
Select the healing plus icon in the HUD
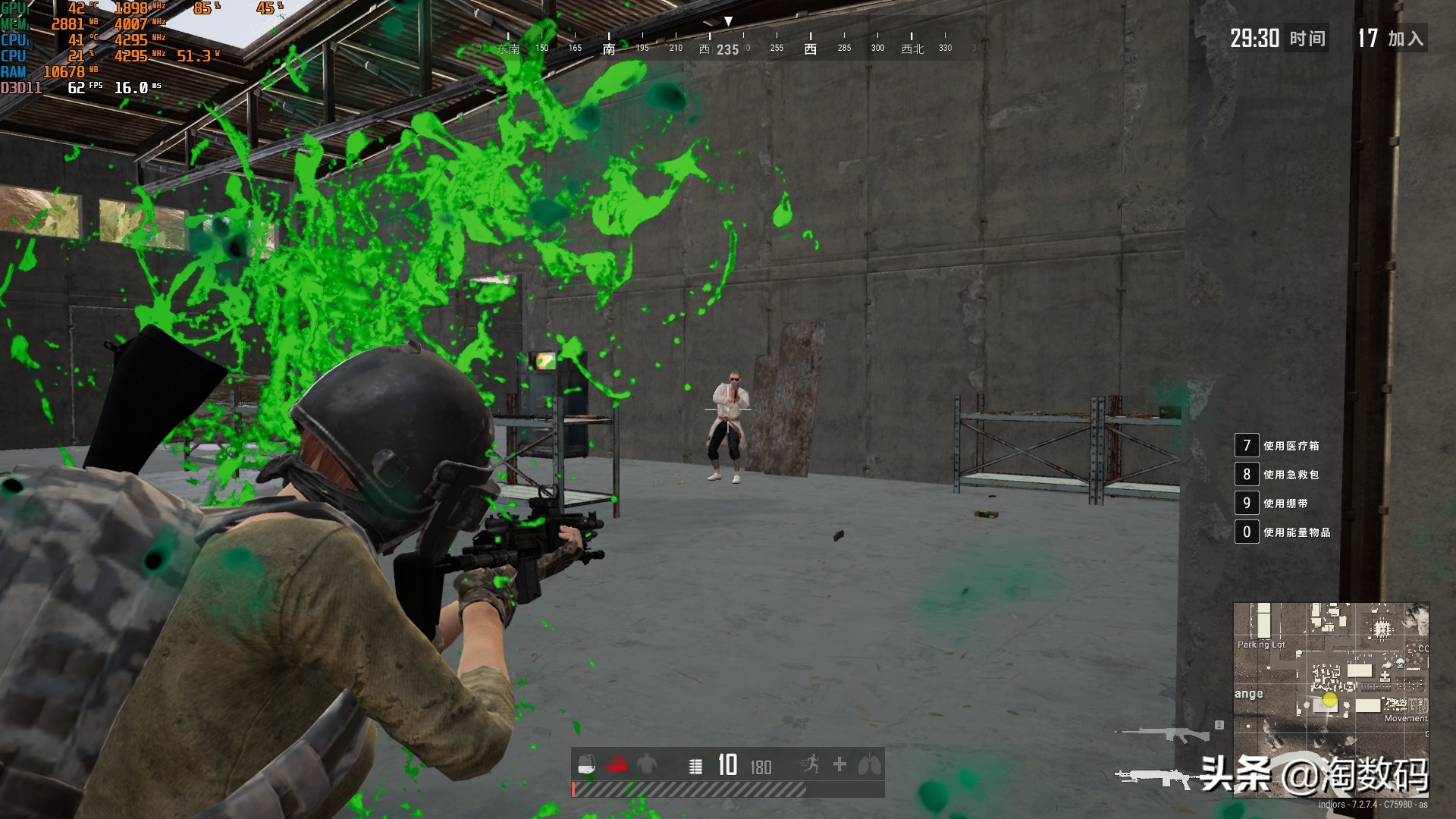coord(839,766)
